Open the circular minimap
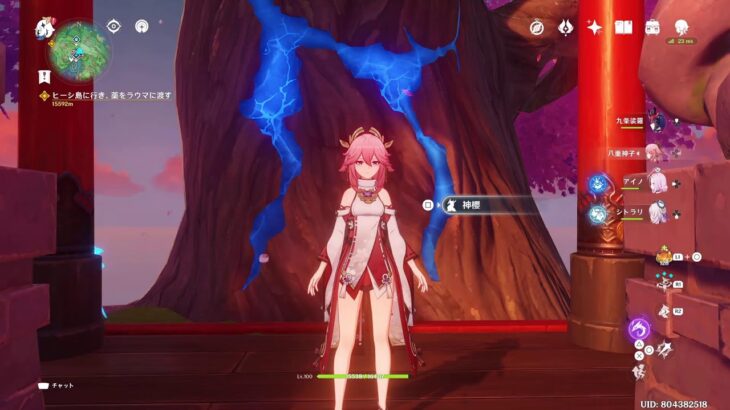The height and width of the screenshot is (410, 730). (x=80, y=50)
